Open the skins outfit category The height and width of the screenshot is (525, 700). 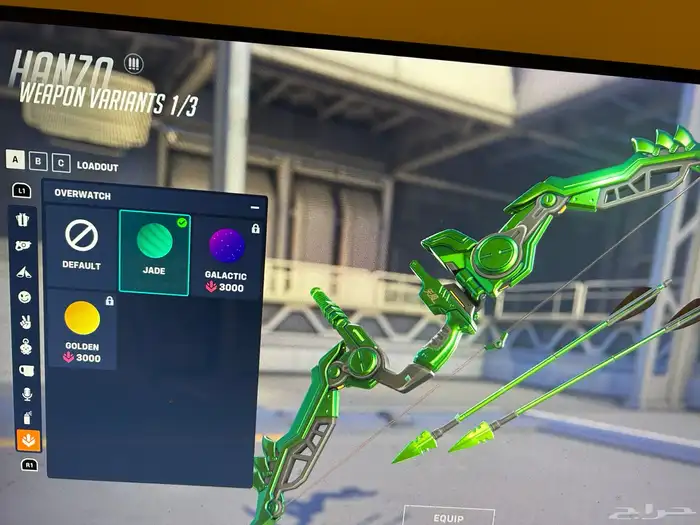23,220
